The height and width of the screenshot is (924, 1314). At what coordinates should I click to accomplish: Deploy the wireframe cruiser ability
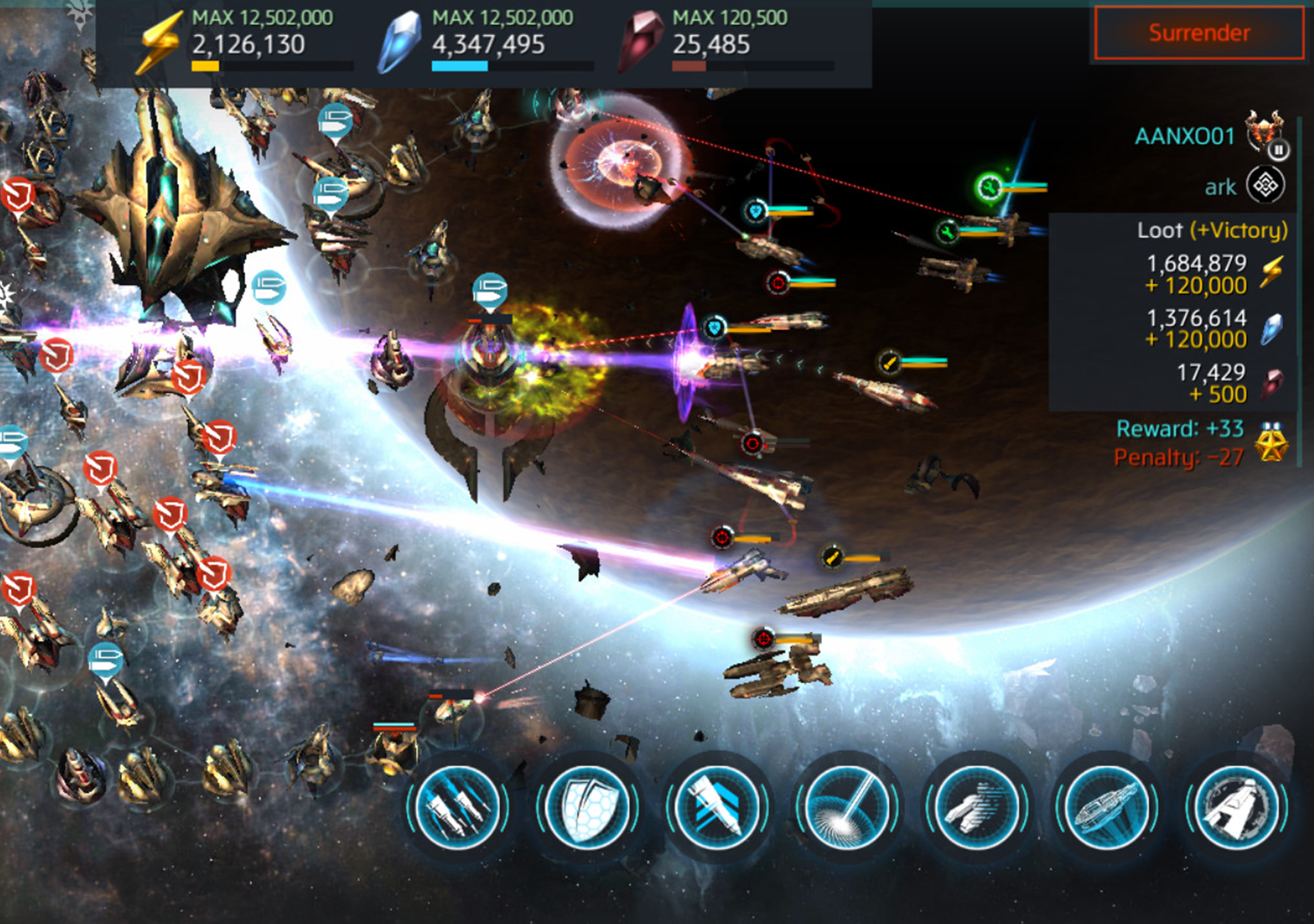1107,808
